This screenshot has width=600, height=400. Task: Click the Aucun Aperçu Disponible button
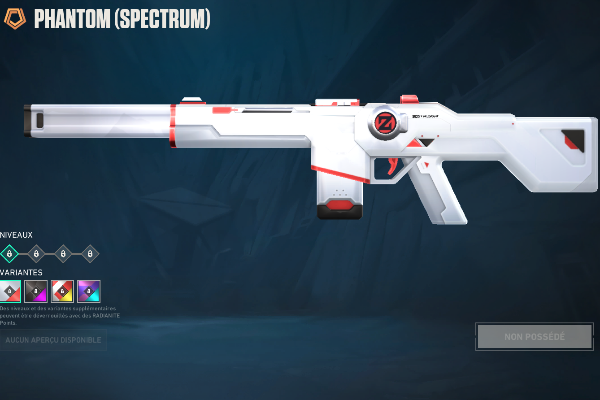(54, 340)
